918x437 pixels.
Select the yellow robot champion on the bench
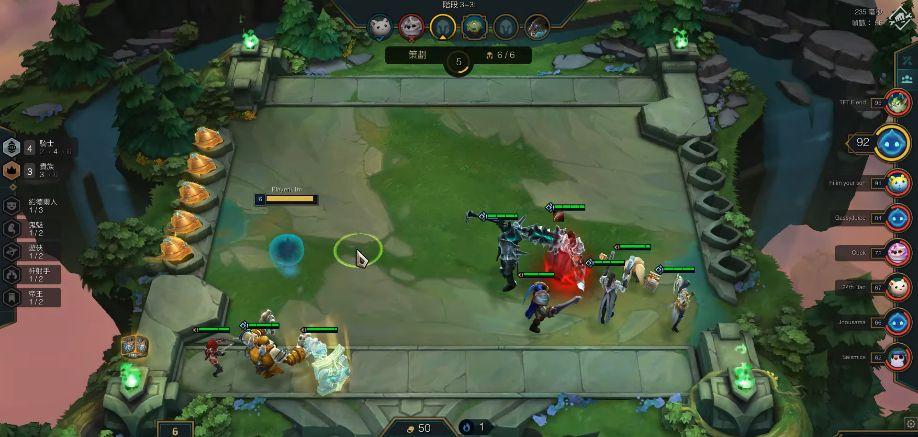click(265, 352)
